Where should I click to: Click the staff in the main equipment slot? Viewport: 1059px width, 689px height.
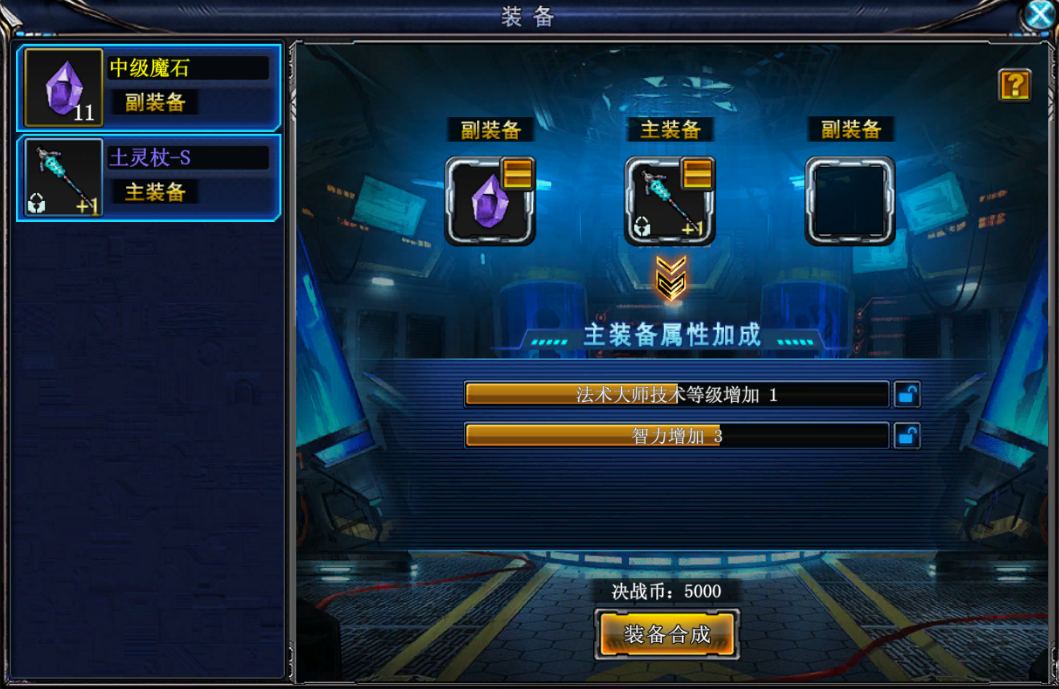tap(669, 201)
